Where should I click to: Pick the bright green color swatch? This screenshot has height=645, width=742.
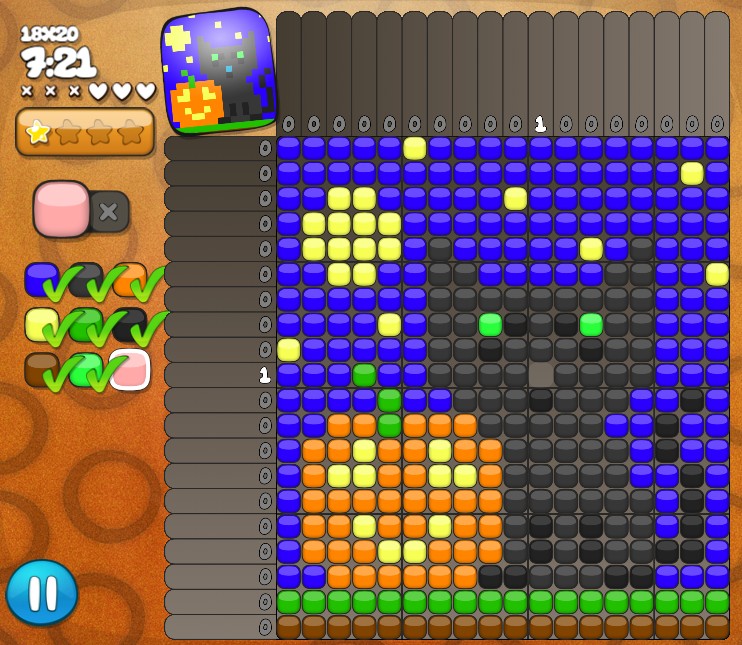(x=84, y=369)
